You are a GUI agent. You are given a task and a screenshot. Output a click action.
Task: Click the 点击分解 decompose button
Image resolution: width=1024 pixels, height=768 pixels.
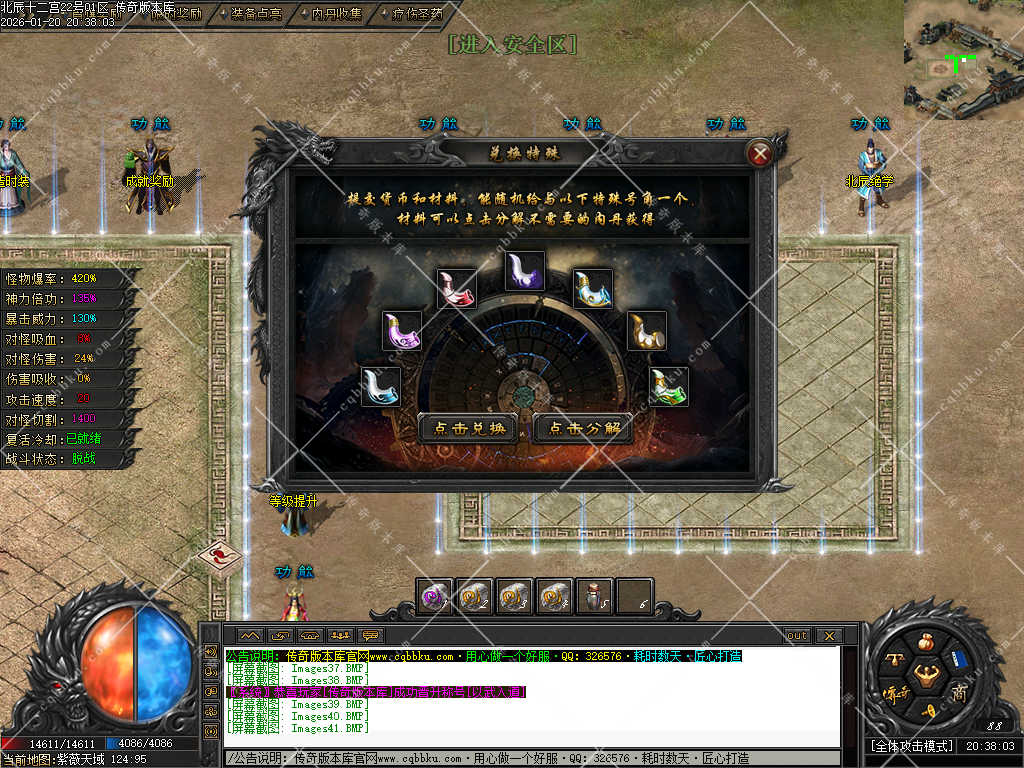pos(583,429)
